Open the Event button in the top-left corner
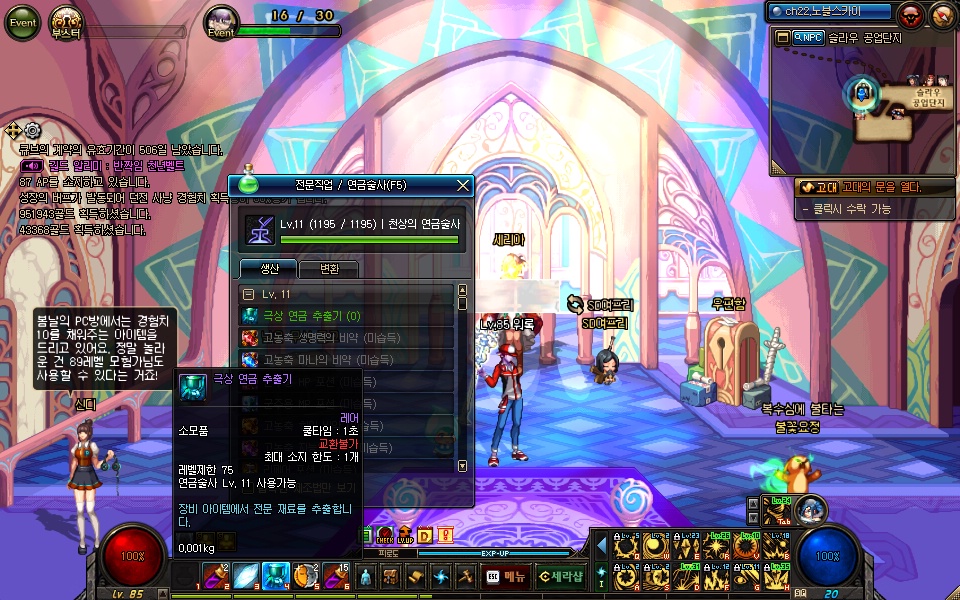The image size is (960, 600). coord(21,22)
